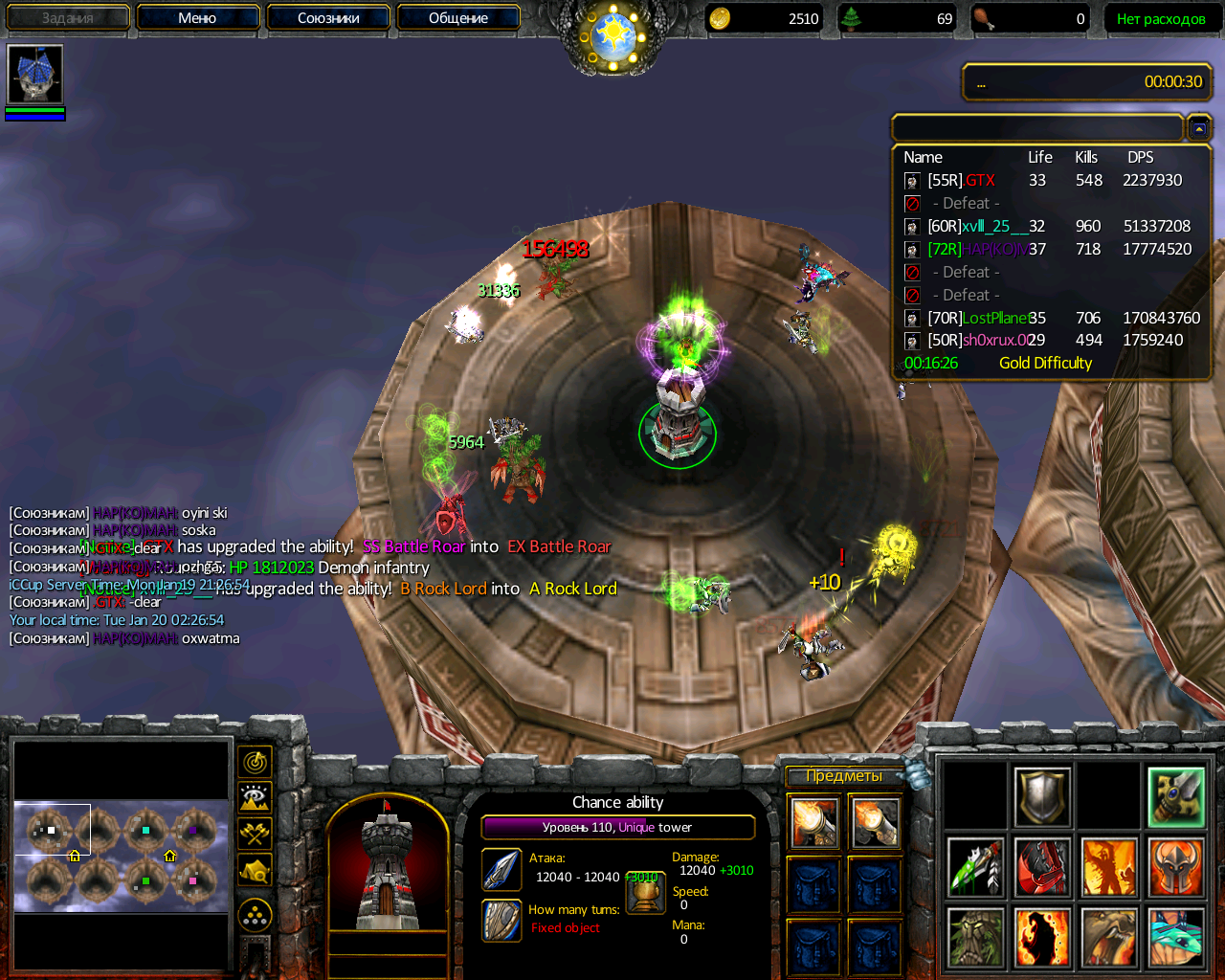Click the minimap
The width and height of the screenshot is (1225, 980).
[122, 853]
